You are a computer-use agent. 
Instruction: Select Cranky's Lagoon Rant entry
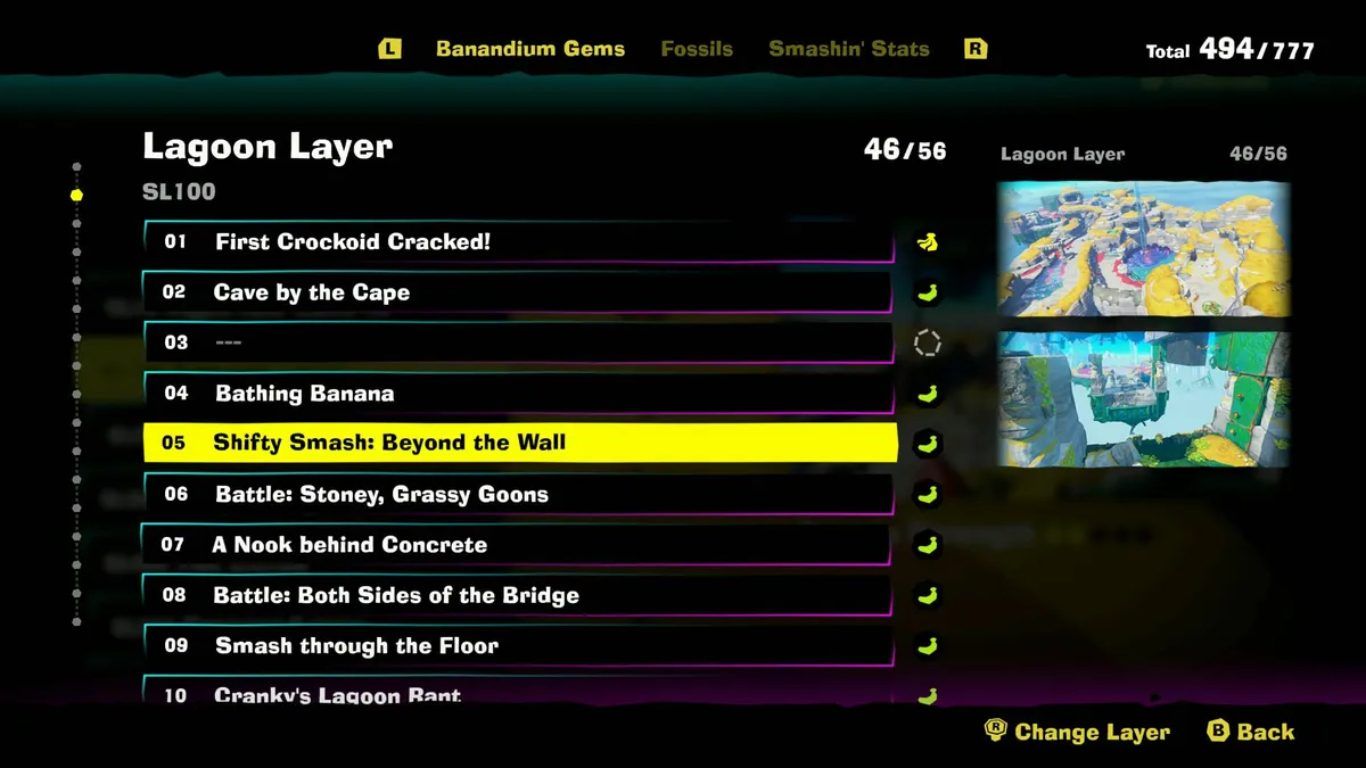518,692
